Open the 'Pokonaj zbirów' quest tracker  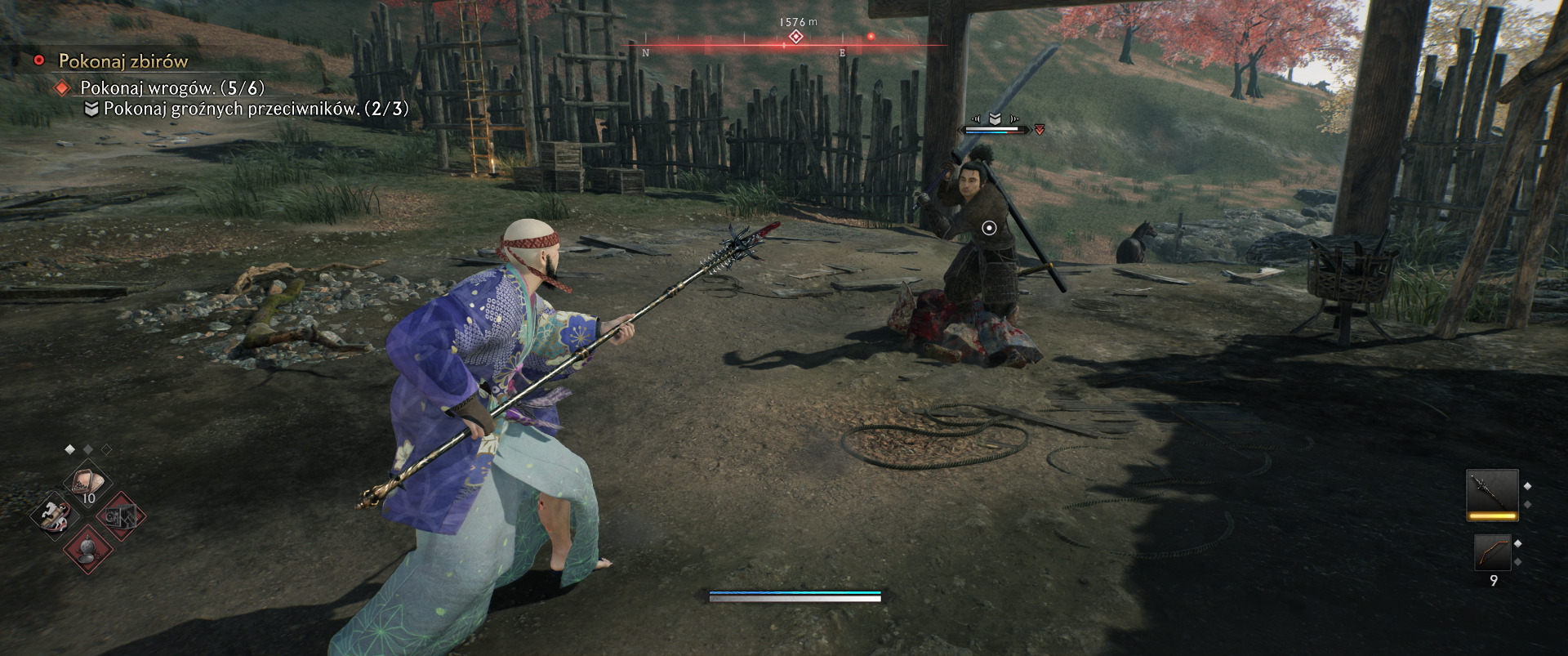click(122, 61)
